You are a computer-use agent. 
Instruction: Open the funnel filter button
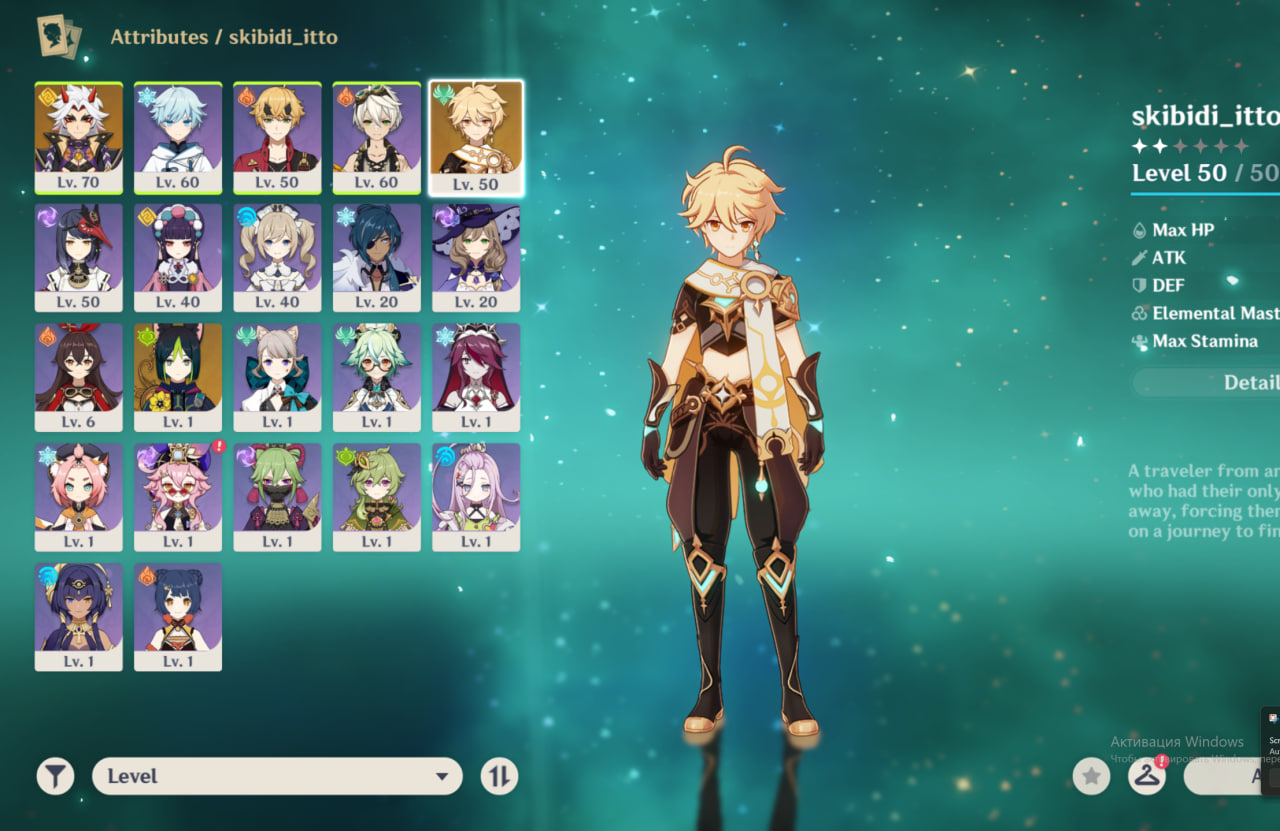coord(56,776)
